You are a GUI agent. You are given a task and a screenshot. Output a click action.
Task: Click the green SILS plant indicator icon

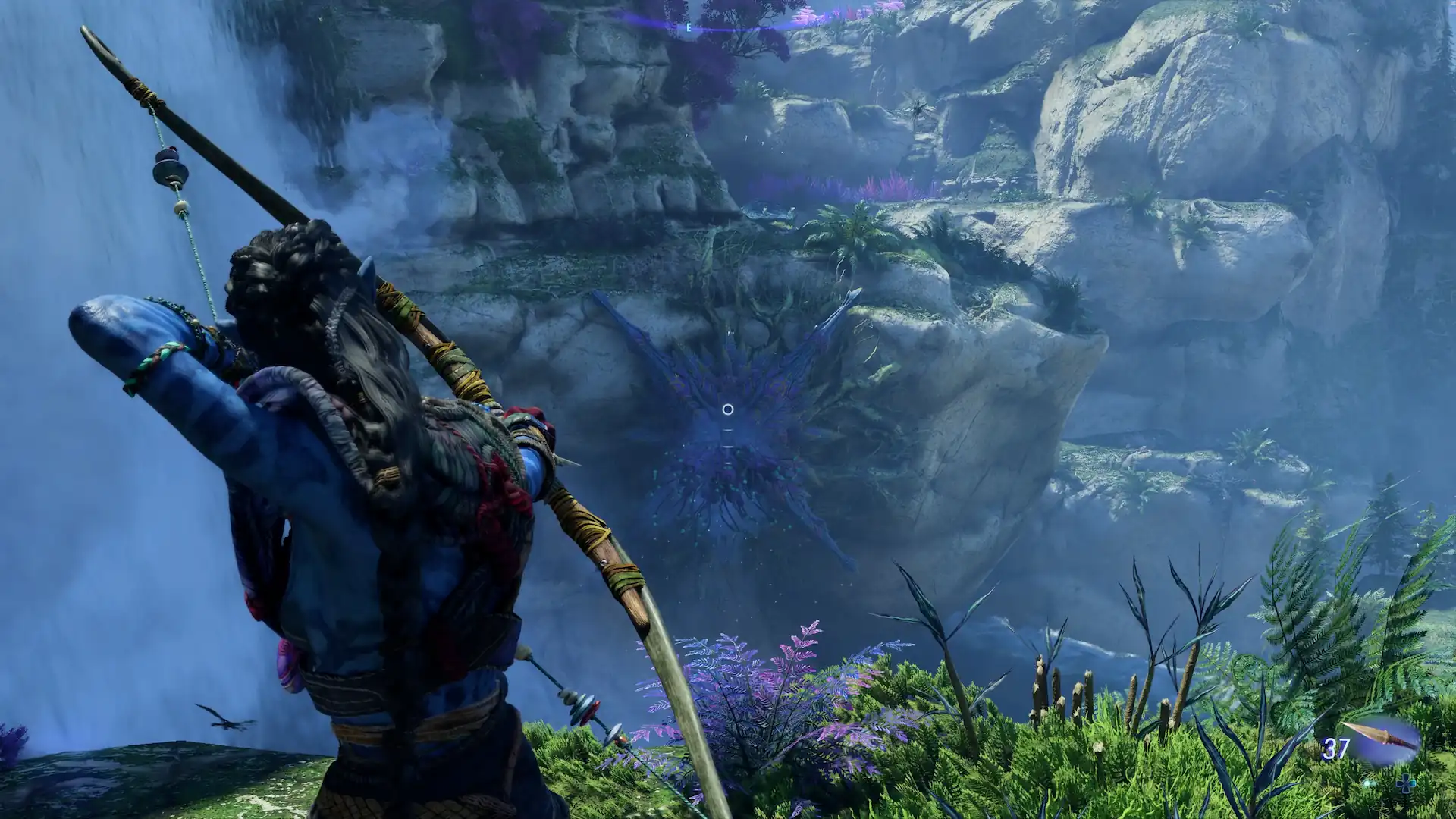pyautogui.click(x=1371, y=783)
